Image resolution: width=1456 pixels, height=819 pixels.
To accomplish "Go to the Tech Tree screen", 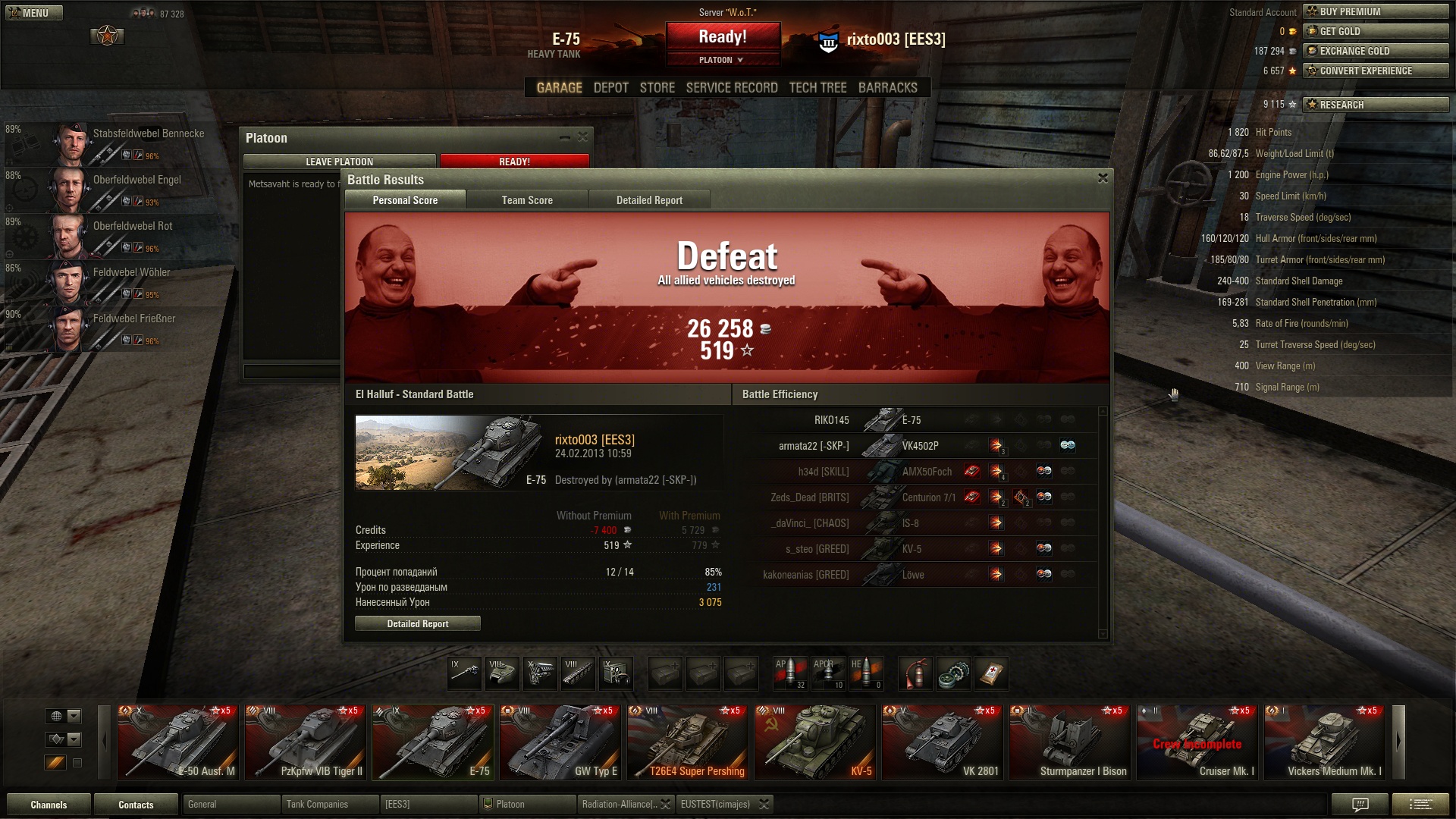I will coord(817,88).
